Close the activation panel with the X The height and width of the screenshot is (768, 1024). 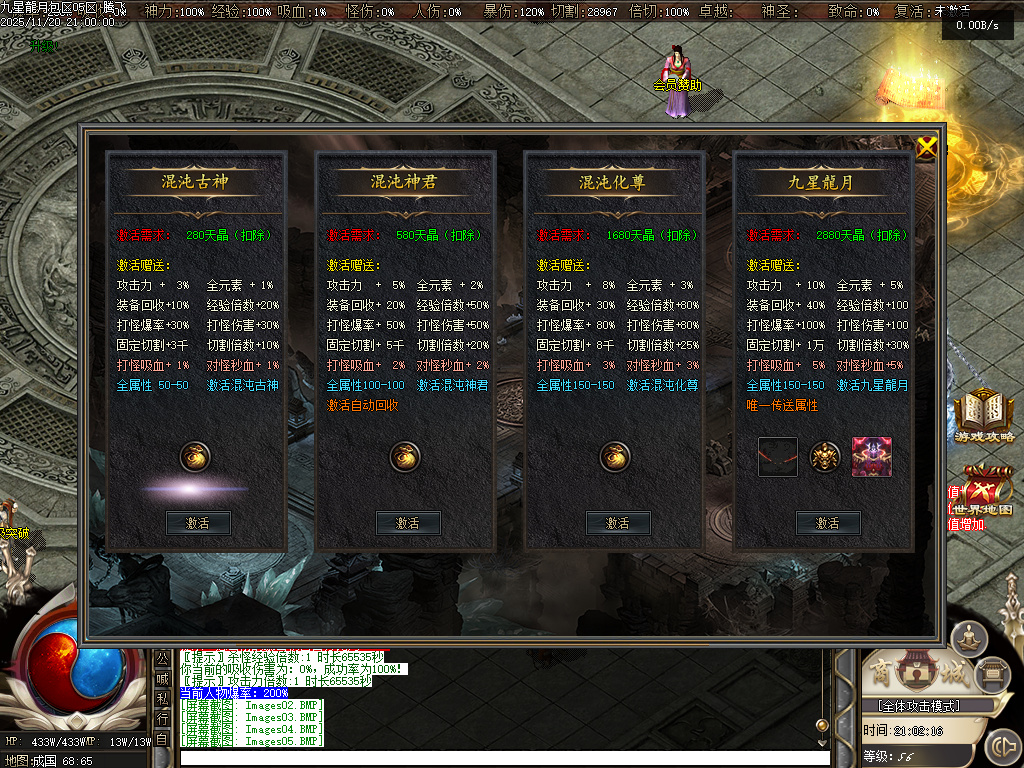pyautogui.click(x=927, y=148)
